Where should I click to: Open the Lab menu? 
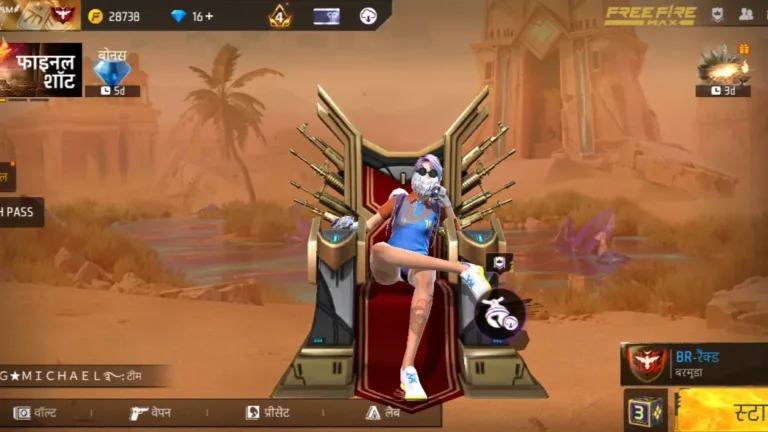coord(387,412)
